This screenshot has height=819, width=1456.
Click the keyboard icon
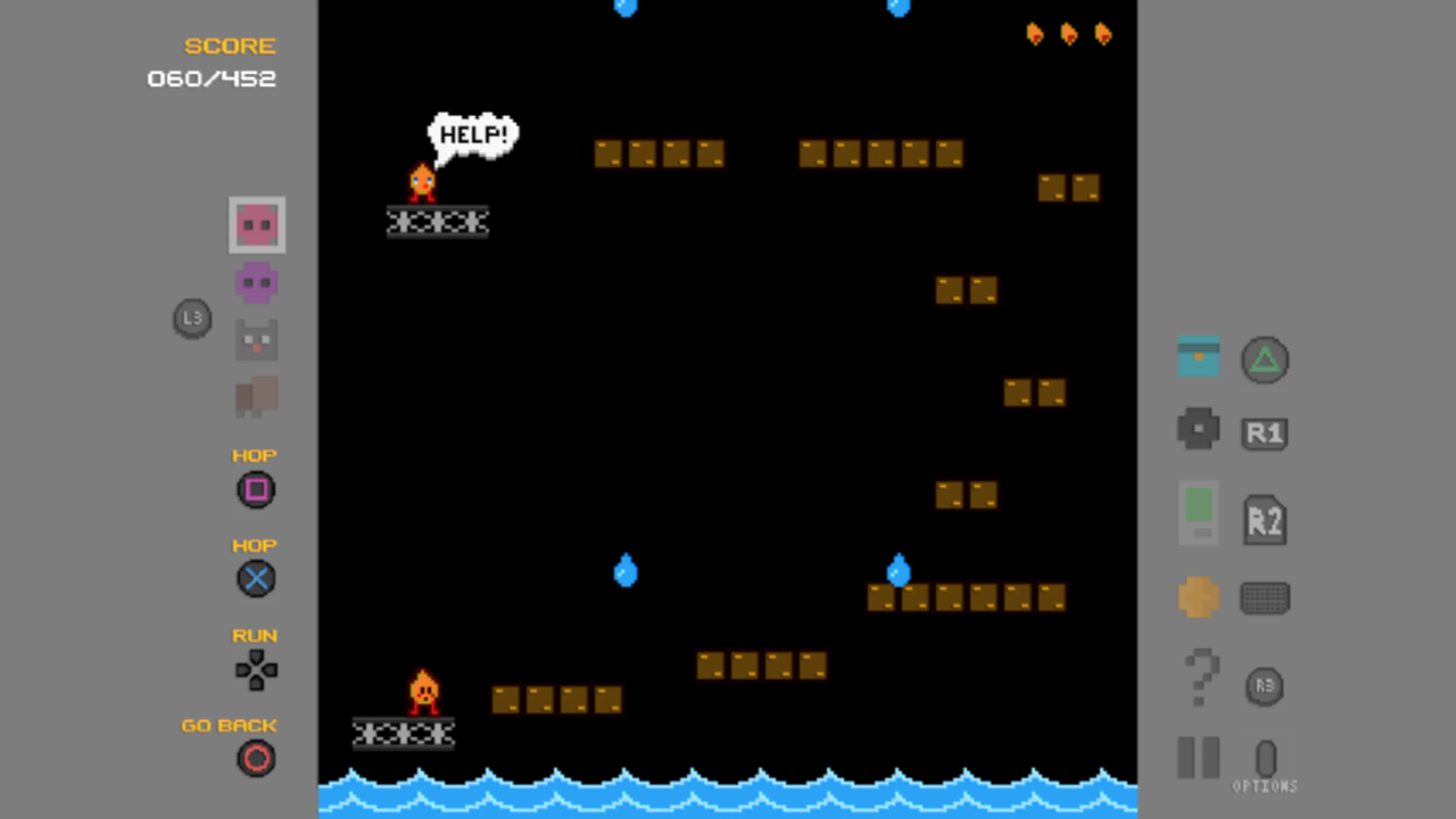click(x=1265, y=598)
